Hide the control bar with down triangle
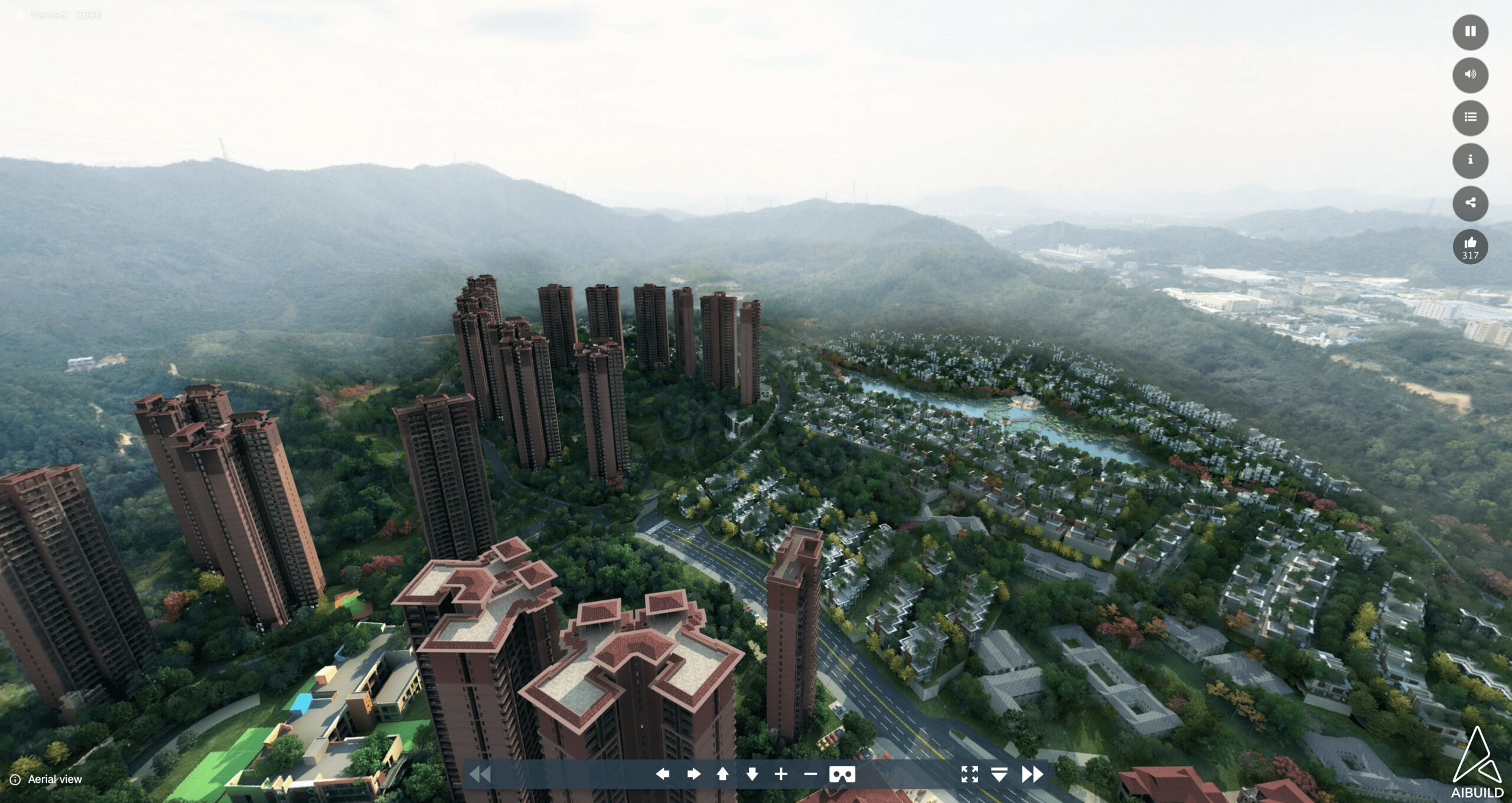 pos(999,774)
